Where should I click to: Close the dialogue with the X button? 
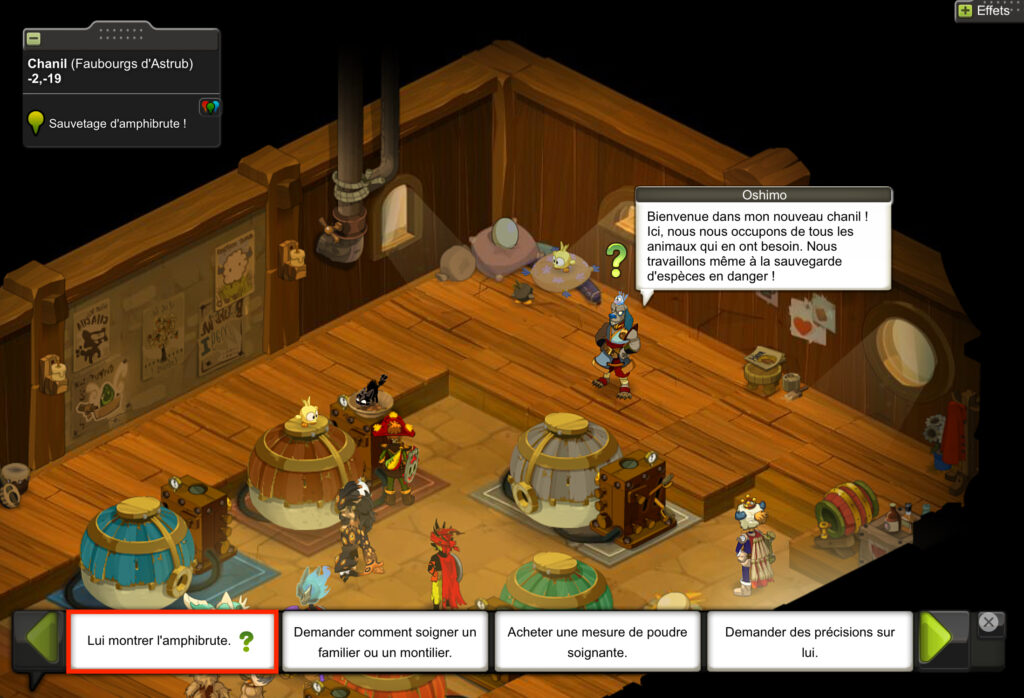click(989, 622)
